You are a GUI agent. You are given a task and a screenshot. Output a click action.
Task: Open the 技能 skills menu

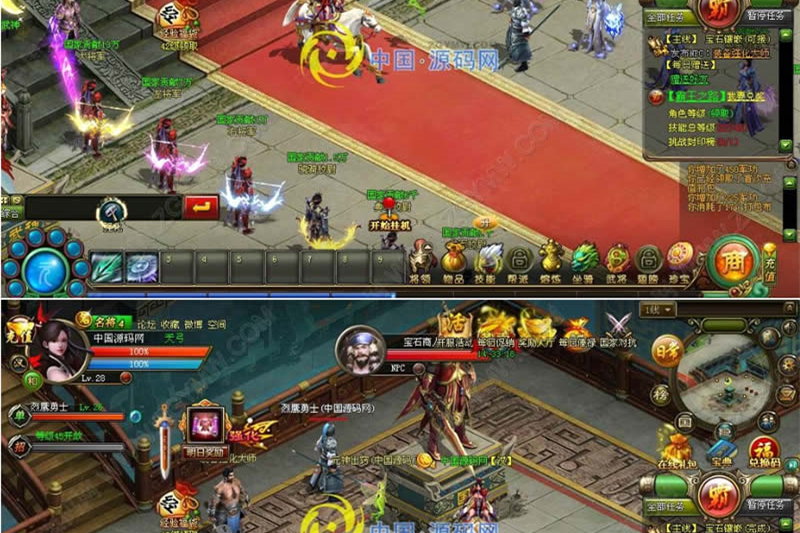488,259
